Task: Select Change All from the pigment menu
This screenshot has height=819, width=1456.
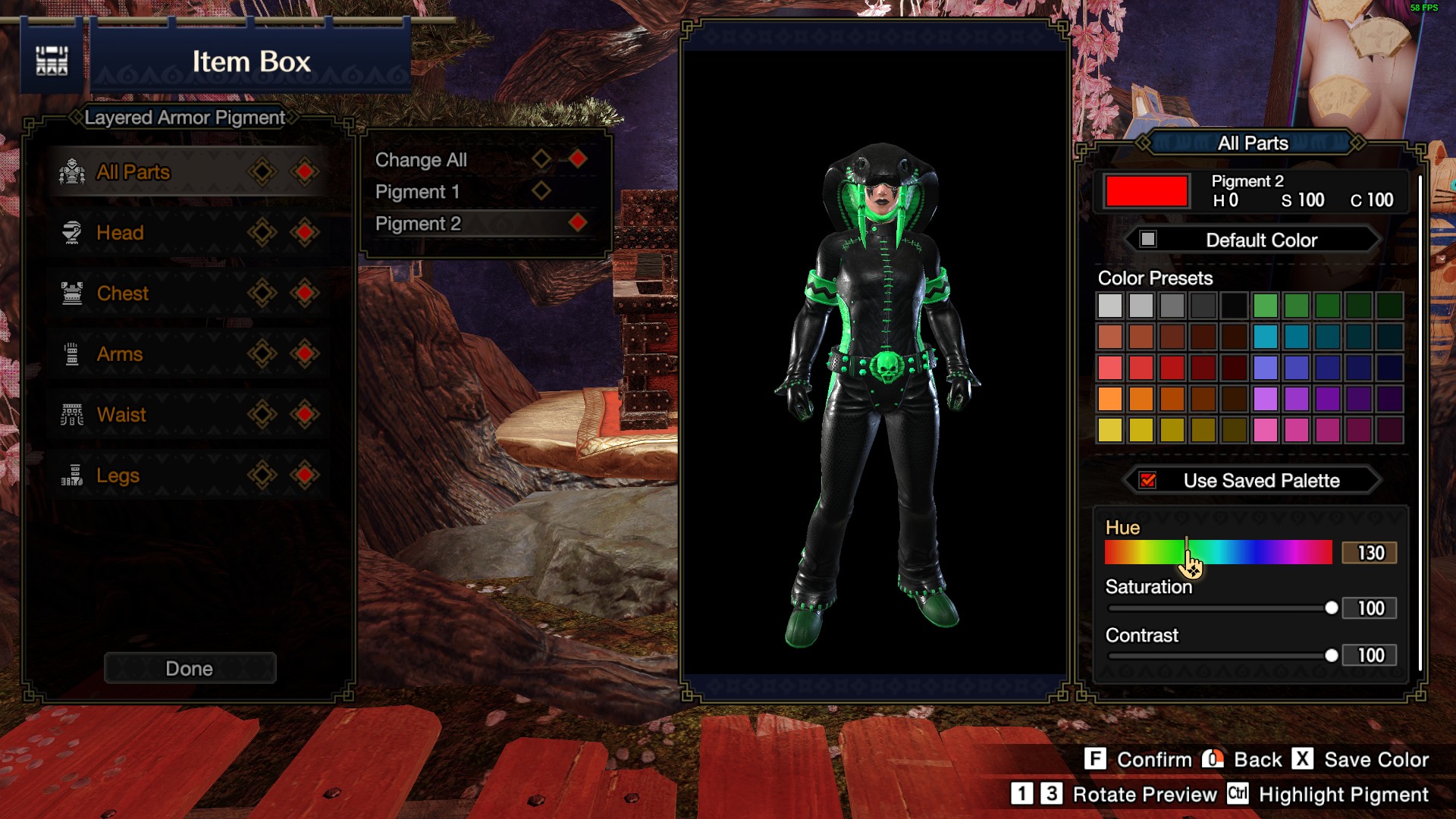Action: tap(421, 159)
